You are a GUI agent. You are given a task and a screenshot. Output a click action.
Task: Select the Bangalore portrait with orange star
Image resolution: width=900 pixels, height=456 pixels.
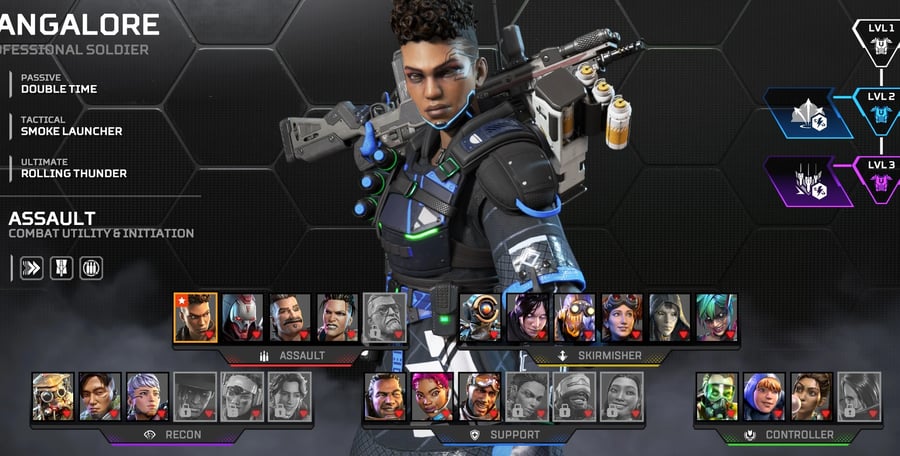point(195,318)
